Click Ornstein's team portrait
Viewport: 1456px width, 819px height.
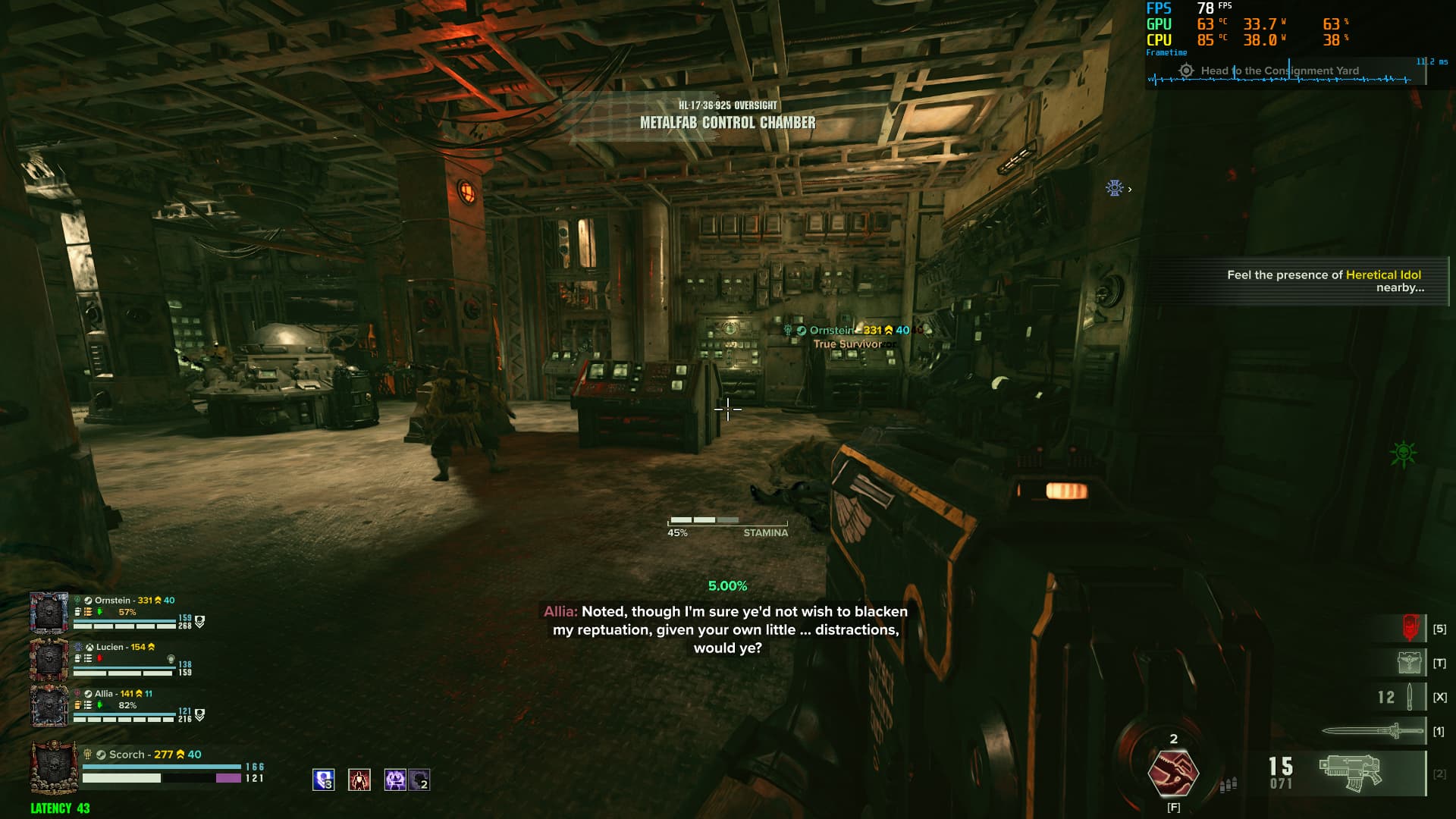(x=49, y=613)
